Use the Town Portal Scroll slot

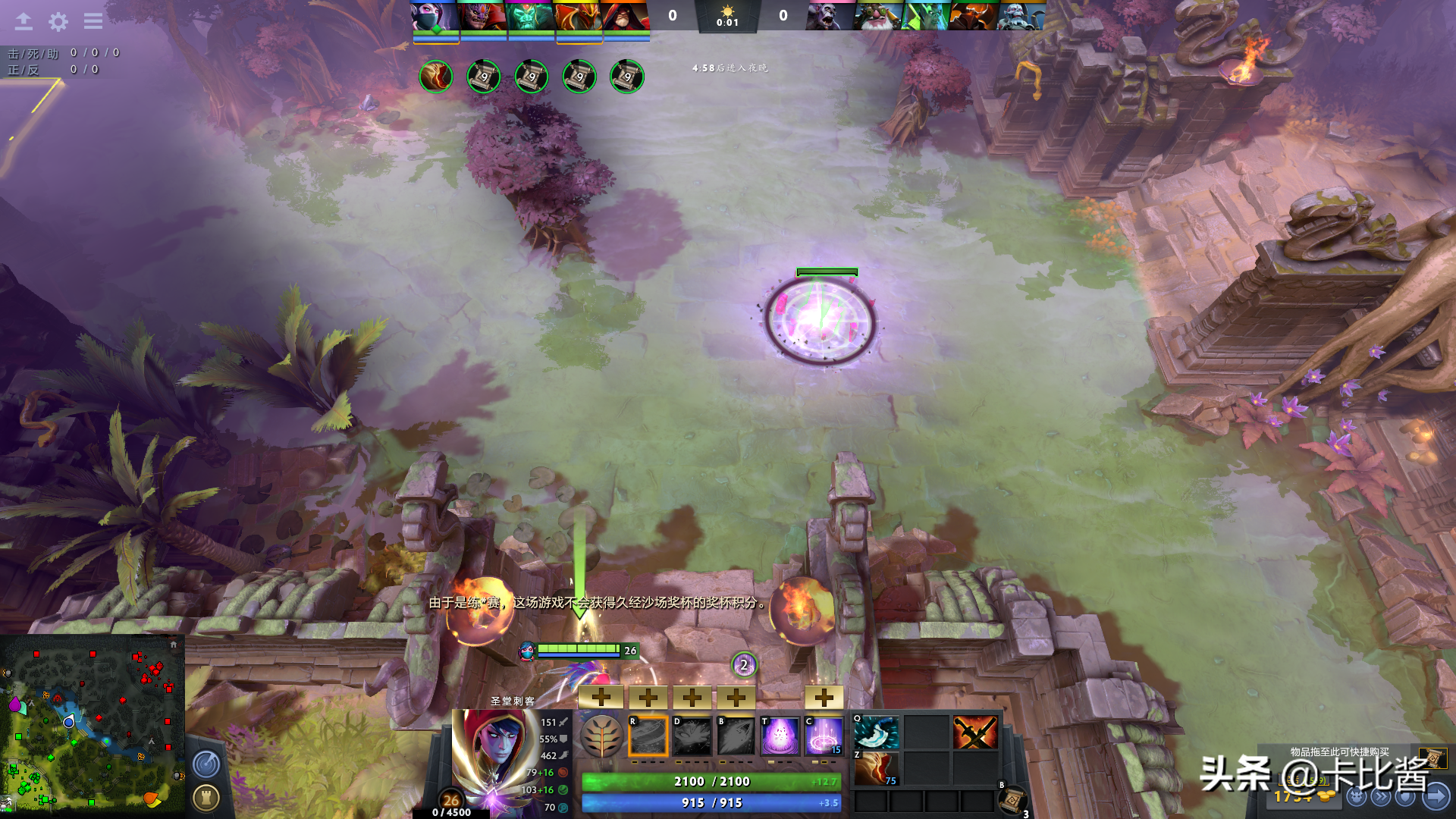(x=1012, y=799)
